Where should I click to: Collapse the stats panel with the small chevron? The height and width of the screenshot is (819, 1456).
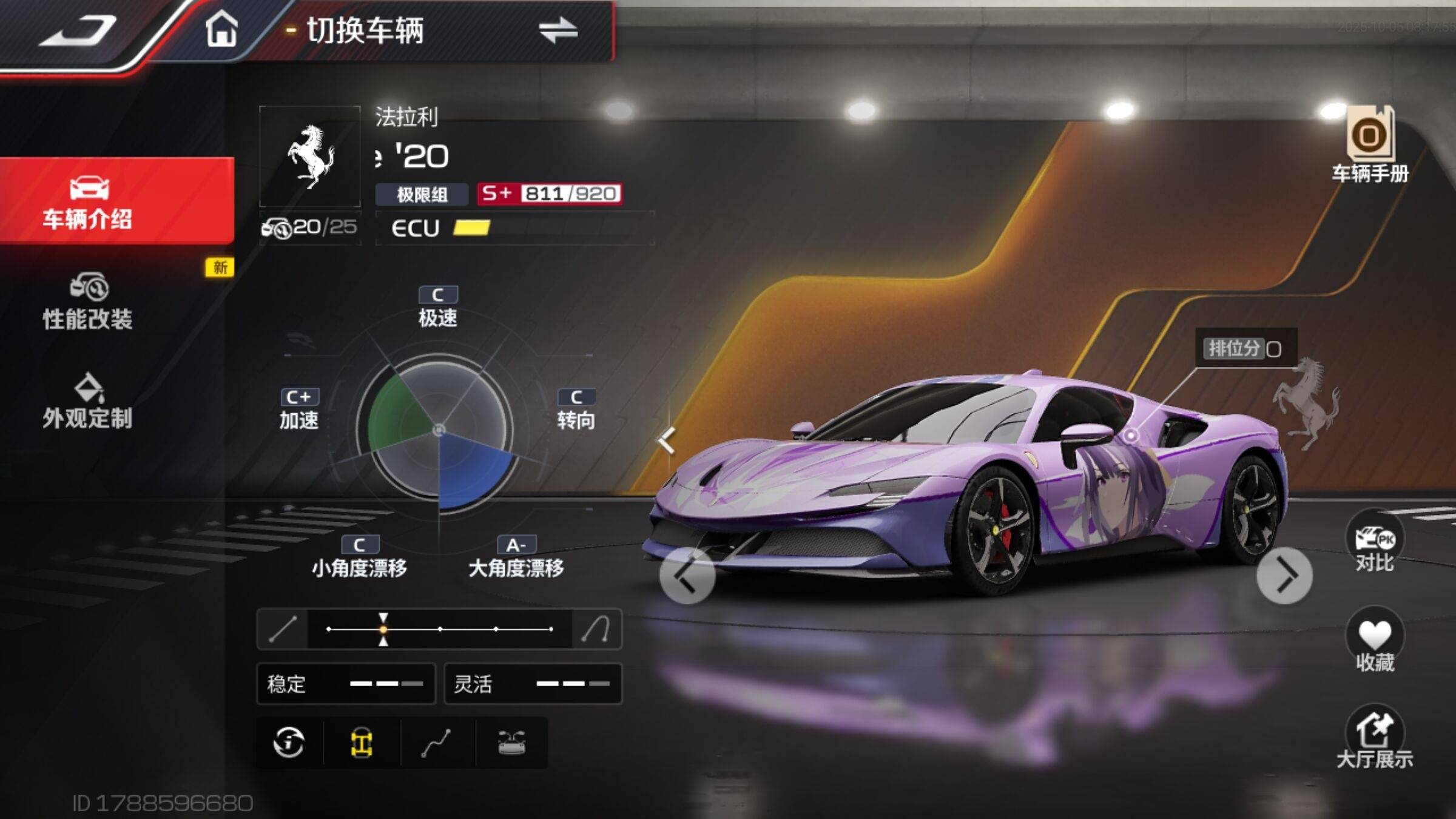667,441
